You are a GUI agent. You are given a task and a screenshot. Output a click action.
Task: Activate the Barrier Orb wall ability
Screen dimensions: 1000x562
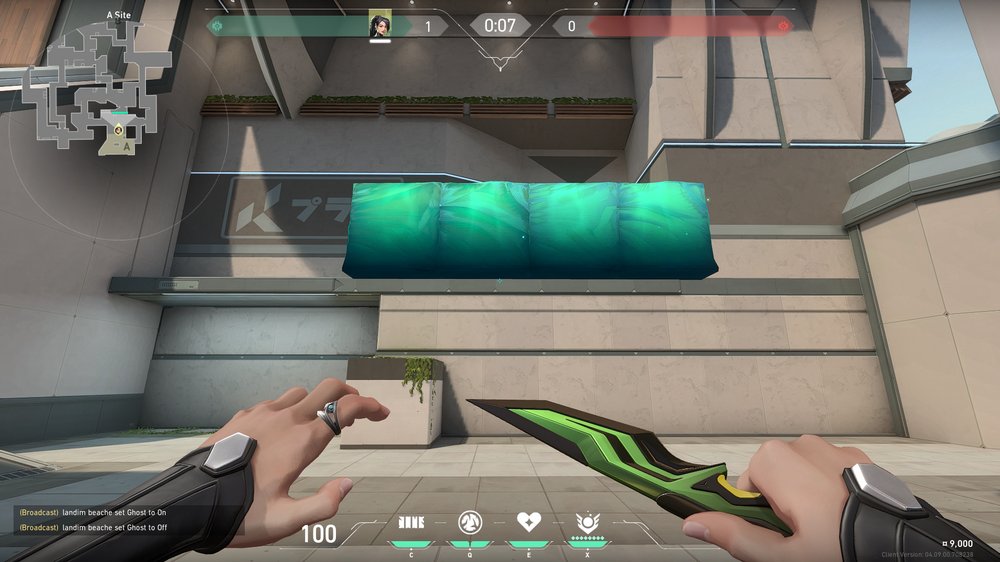click(x=411, y=522)
